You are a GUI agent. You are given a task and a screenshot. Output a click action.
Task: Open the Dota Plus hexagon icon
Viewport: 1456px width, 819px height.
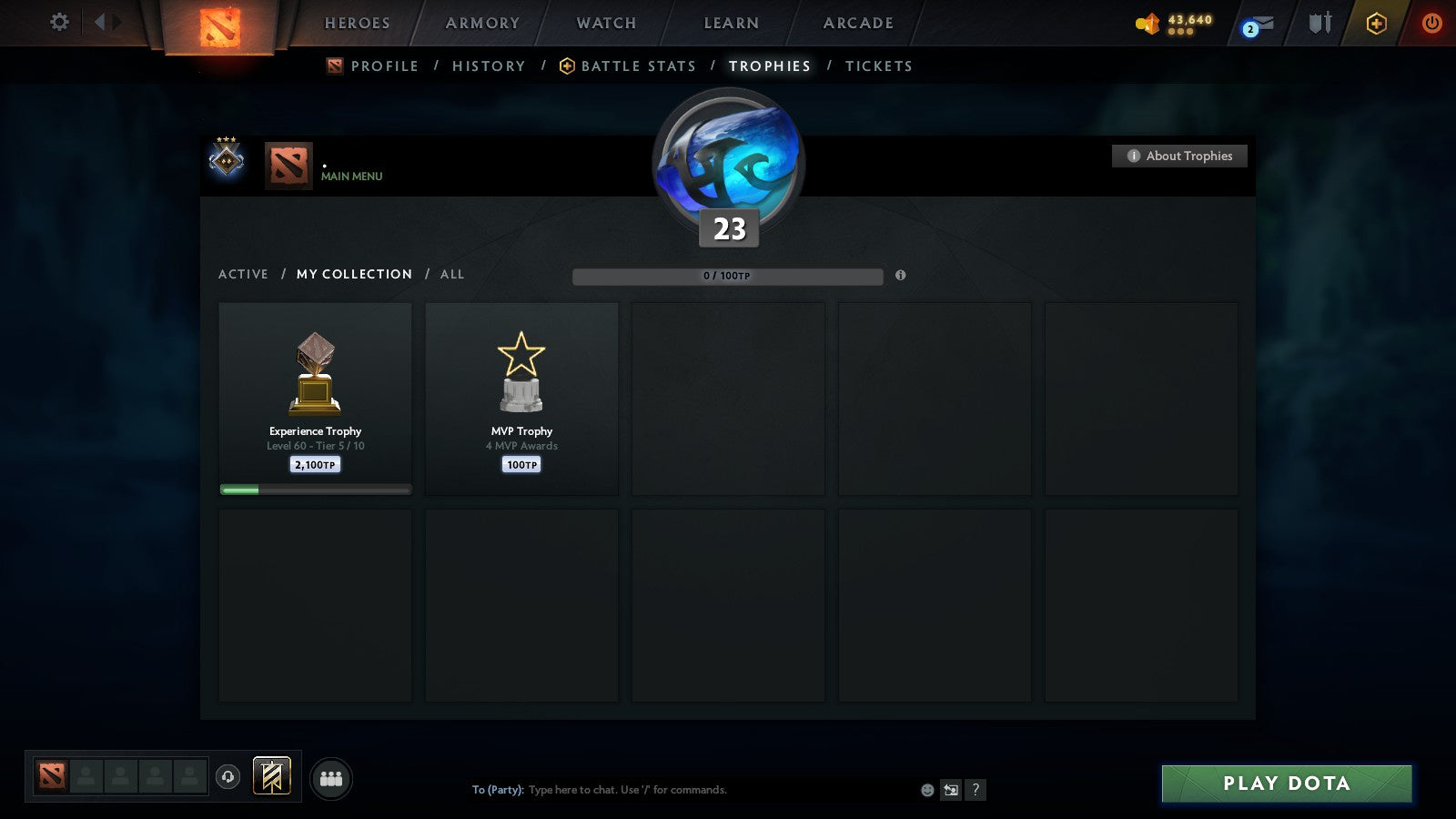tap(1377, 24)
